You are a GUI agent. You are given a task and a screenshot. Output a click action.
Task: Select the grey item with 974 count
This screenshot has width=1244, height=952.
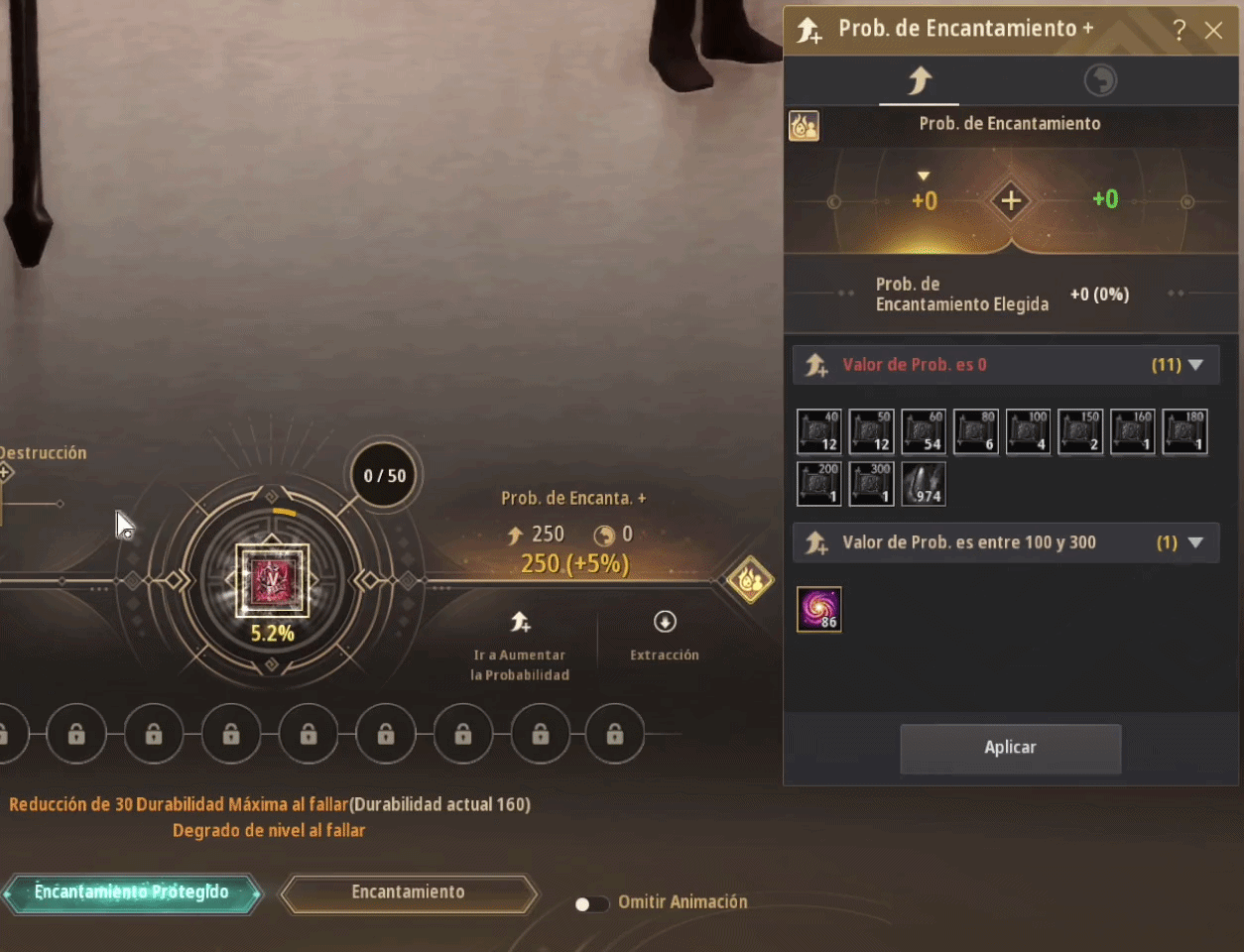pos(924,484)
